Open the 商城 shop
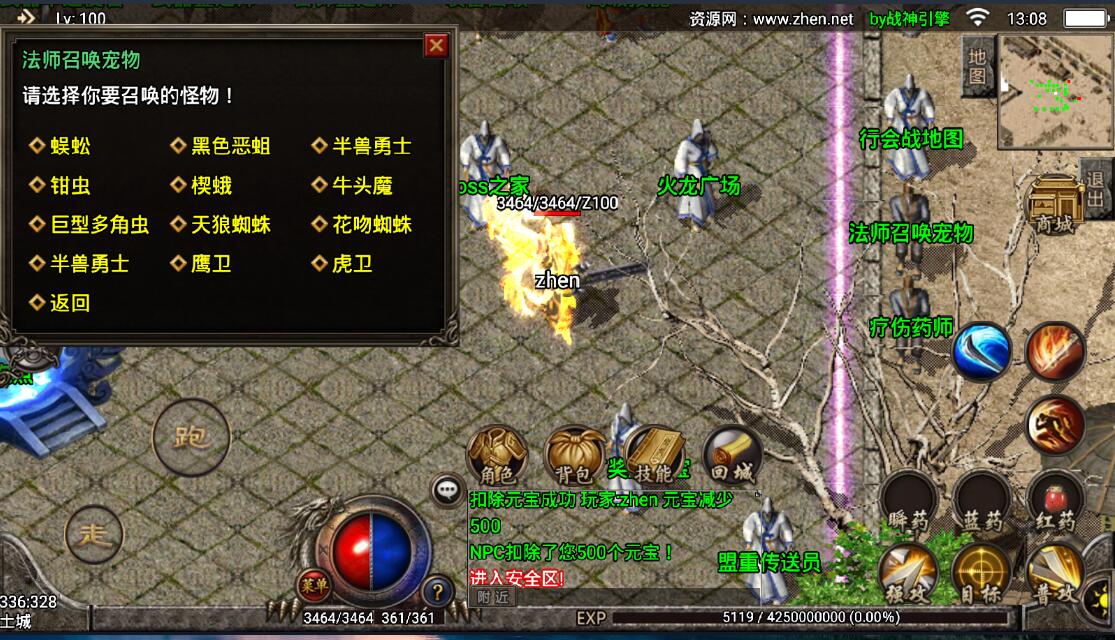The height and width of the screenshot is (640, 1115). pos(1055,205)
